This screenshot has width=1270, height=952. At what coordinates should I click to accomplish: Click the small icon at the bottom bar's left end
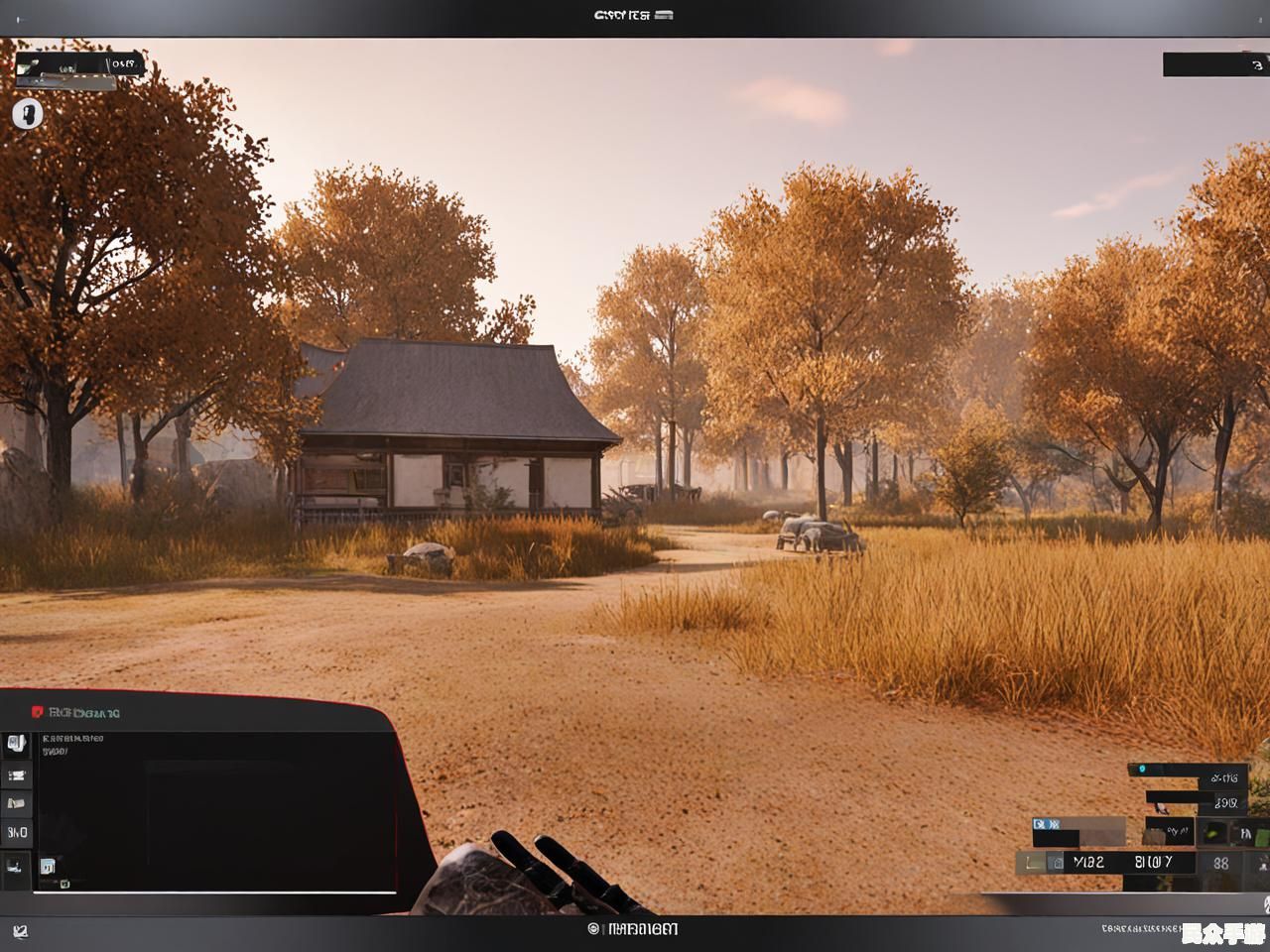pyautogui.click(x=21, y=931)
